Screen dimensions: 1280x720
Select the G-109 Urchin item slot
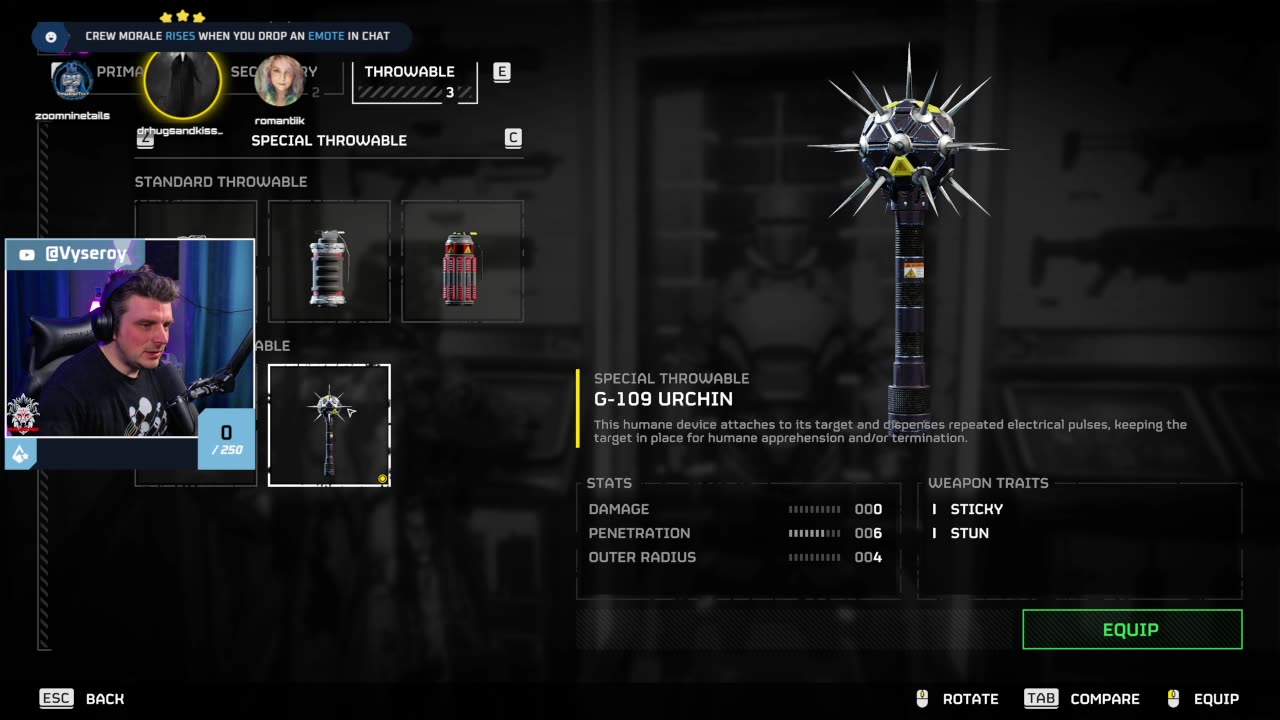(329, 425)
